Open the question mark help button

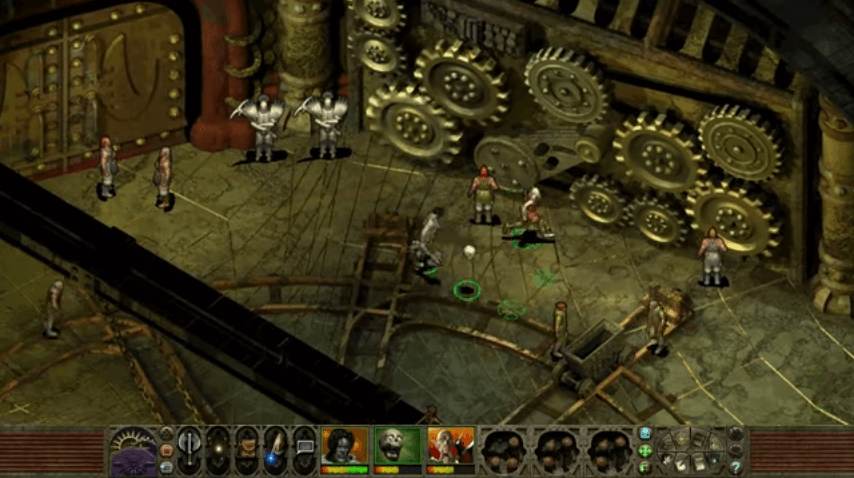[737, 465]
